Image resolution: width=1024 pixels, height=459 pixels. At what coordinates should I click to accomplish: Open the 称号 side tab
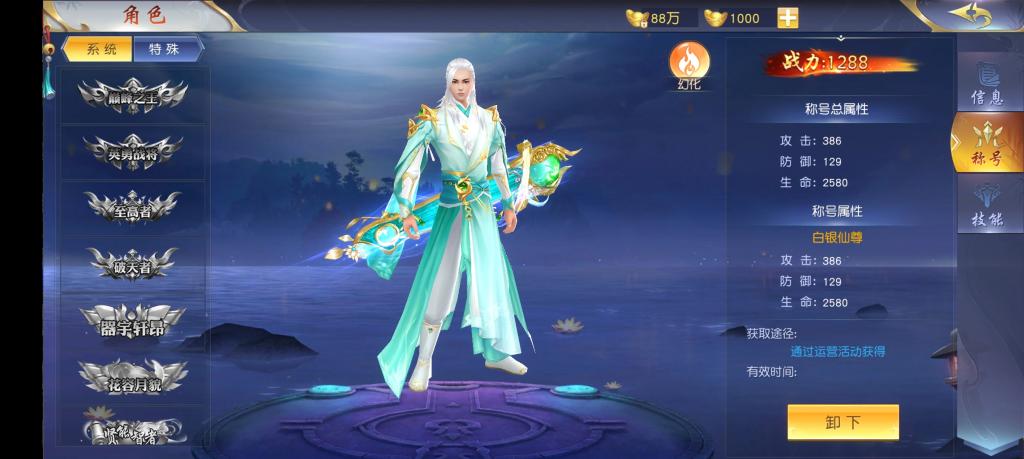(985, 145)
